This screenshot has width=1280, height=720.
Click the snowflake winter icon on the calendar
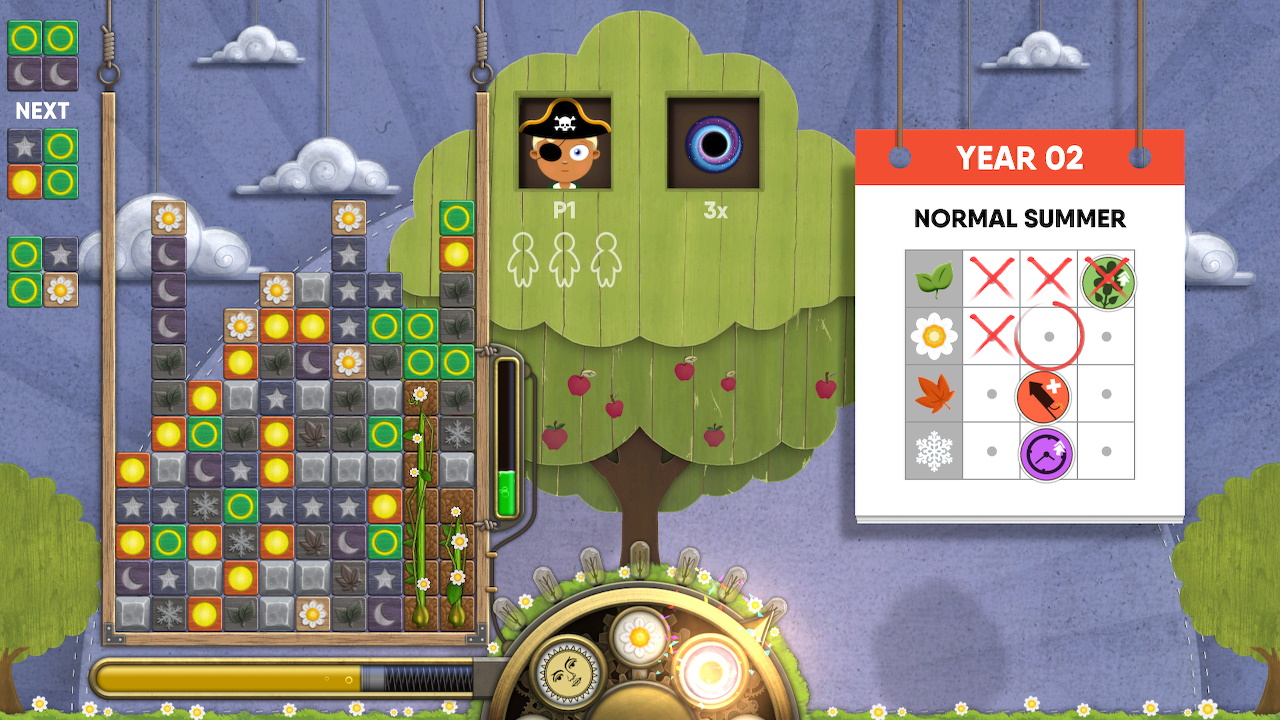pyautogui.click(x=933, y=452)
